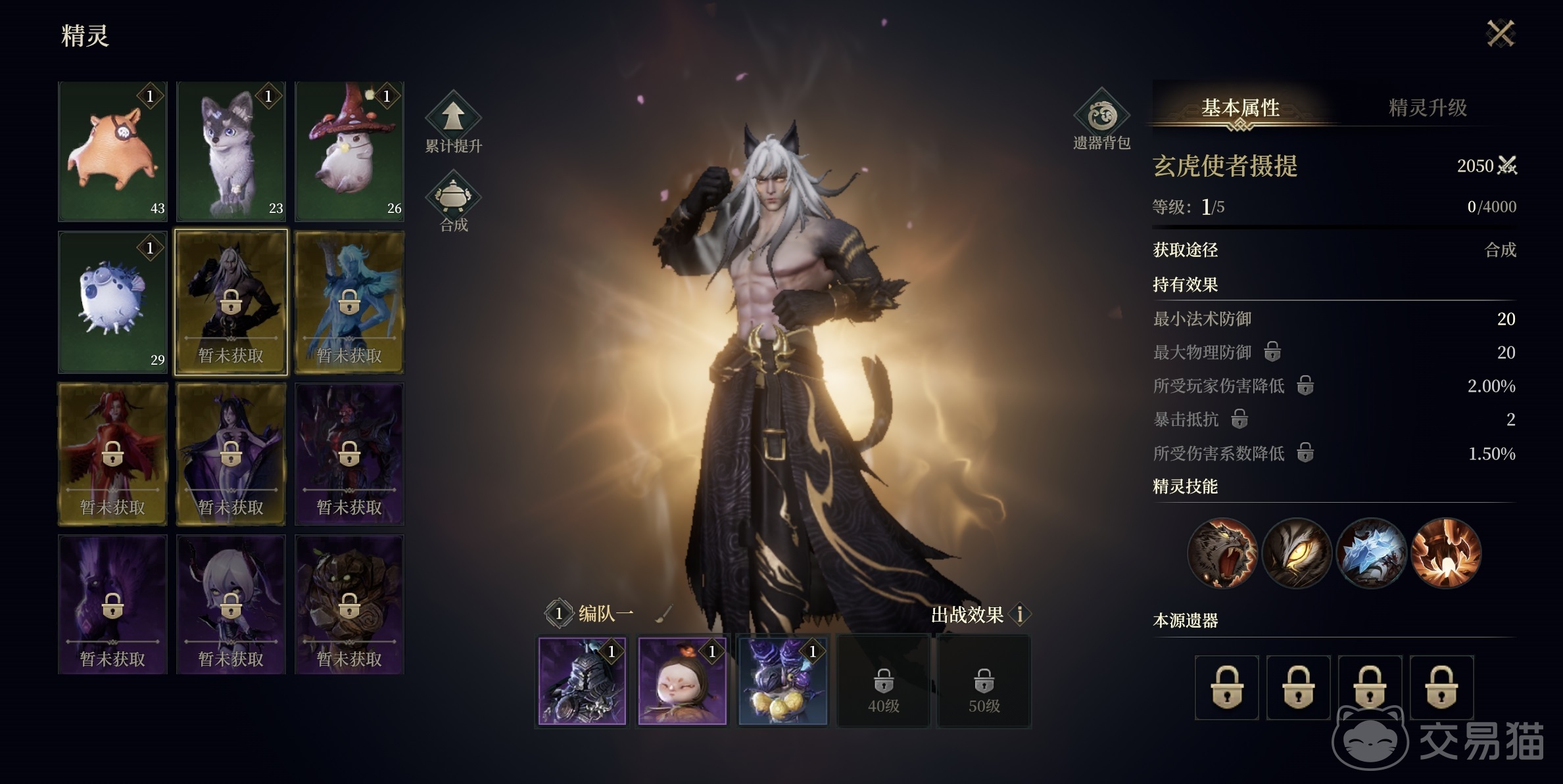This screenshot has width=1563, height=784.
Task: Toggle the lock beside 最大物理防御
Action: pyautogui.click(x=1273, y=352)
